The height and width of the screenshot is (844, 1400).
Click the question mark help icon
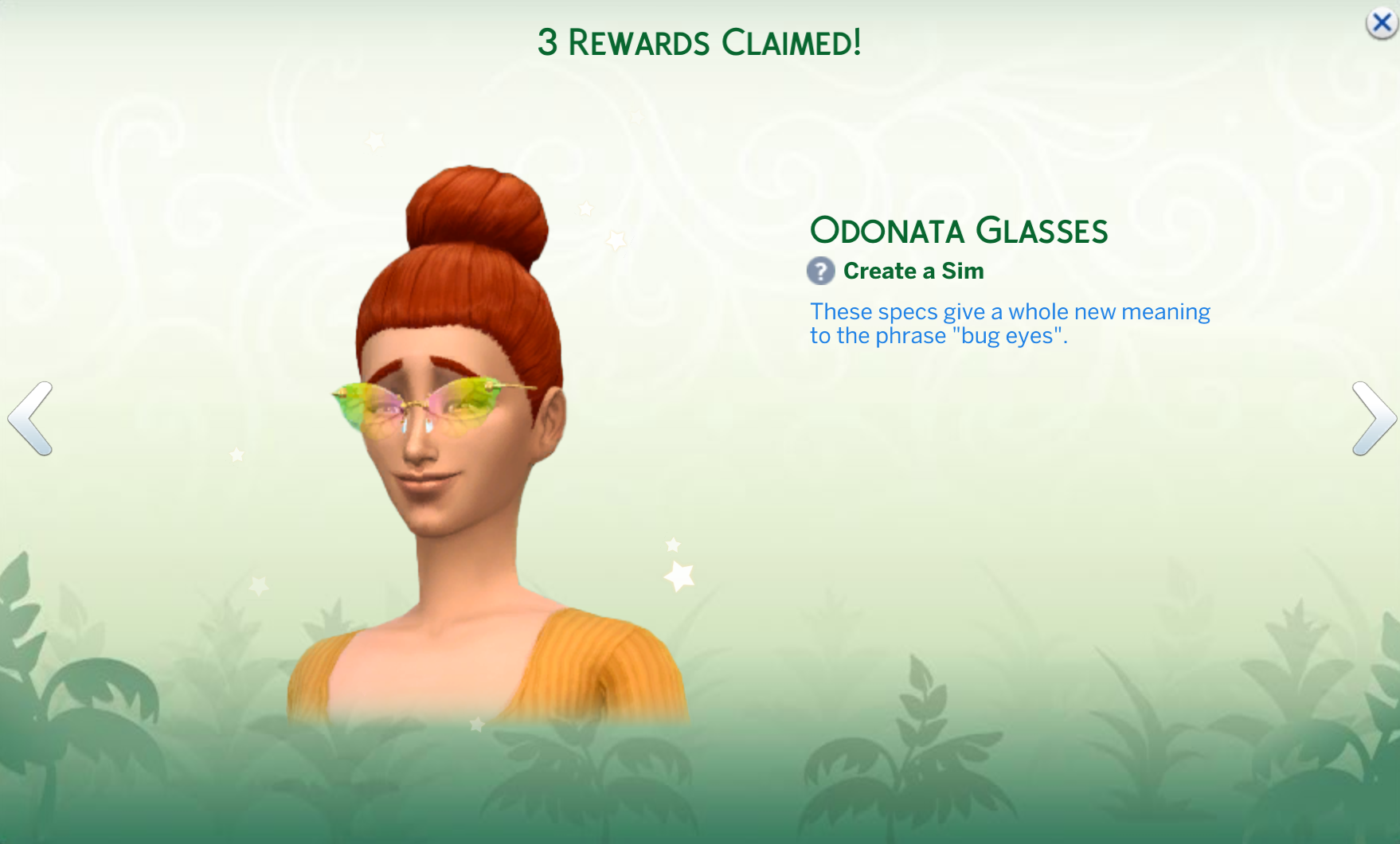tap(820, 272)
